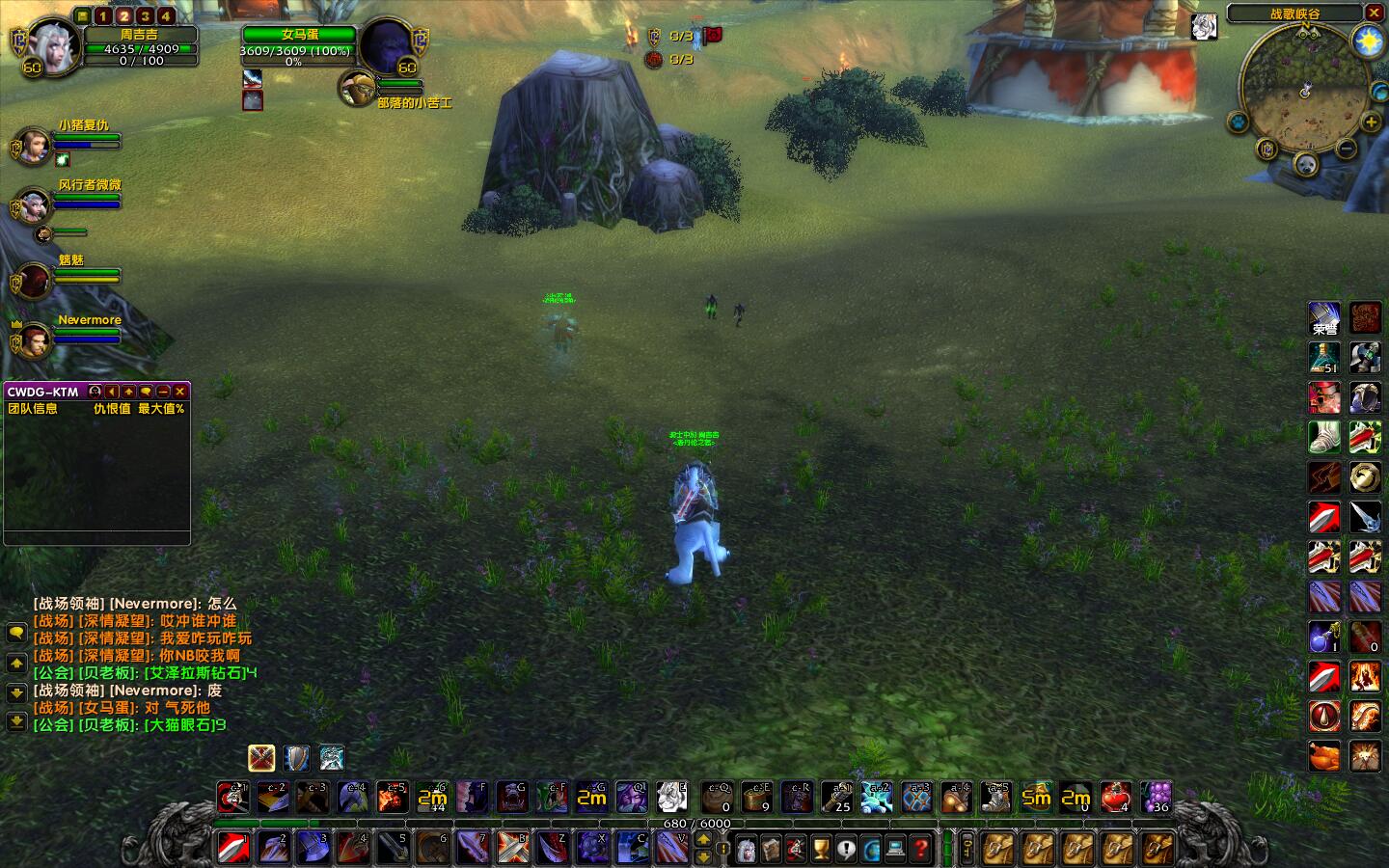Open the character portrait micro menu button

coord(746,849)
